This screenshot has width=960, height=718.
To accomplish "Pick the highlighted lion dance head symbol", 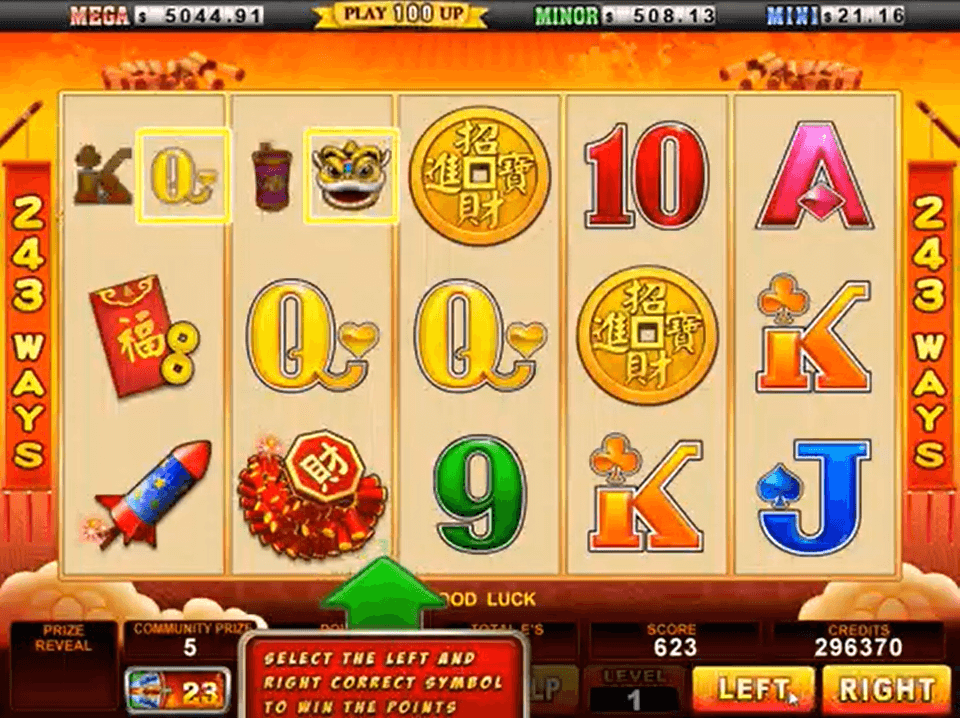I will coord(351,175).
